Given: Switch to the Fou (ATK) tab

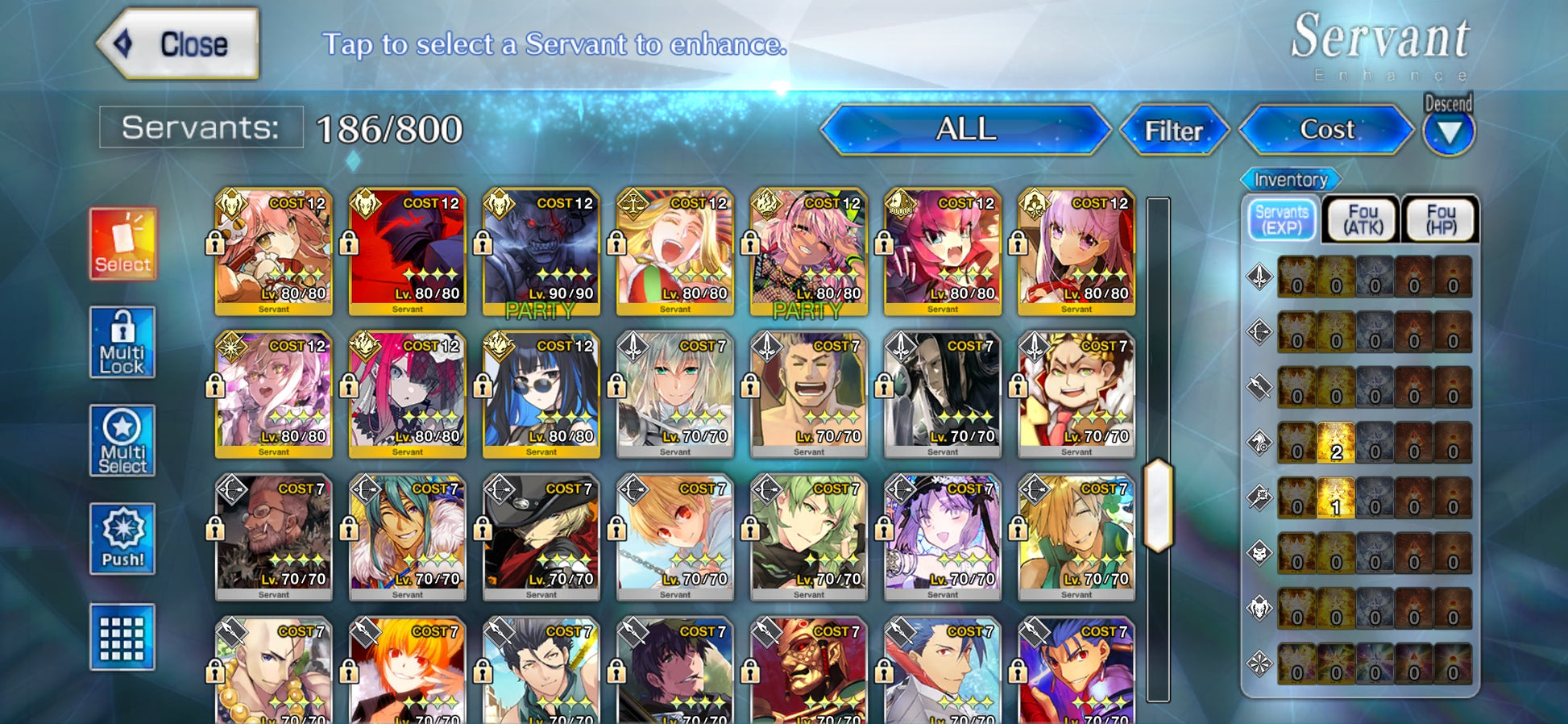Looking at the screenshot, I should tap(1363, 219).
